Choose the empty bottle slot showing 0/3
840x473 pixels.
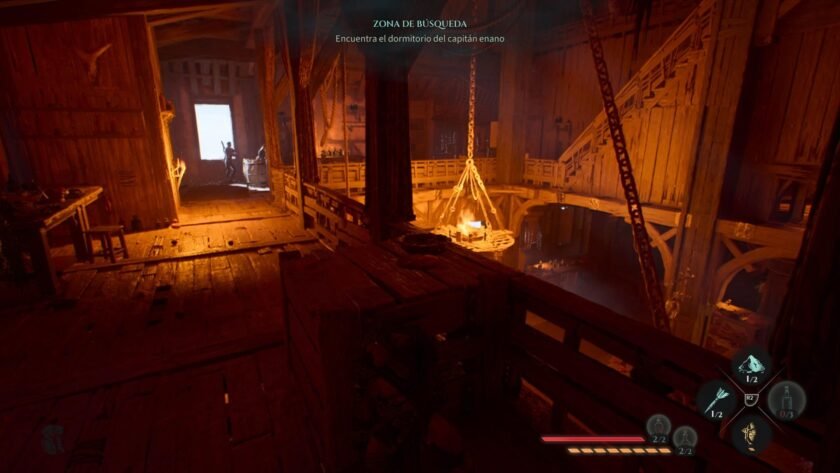pos(787,399)
